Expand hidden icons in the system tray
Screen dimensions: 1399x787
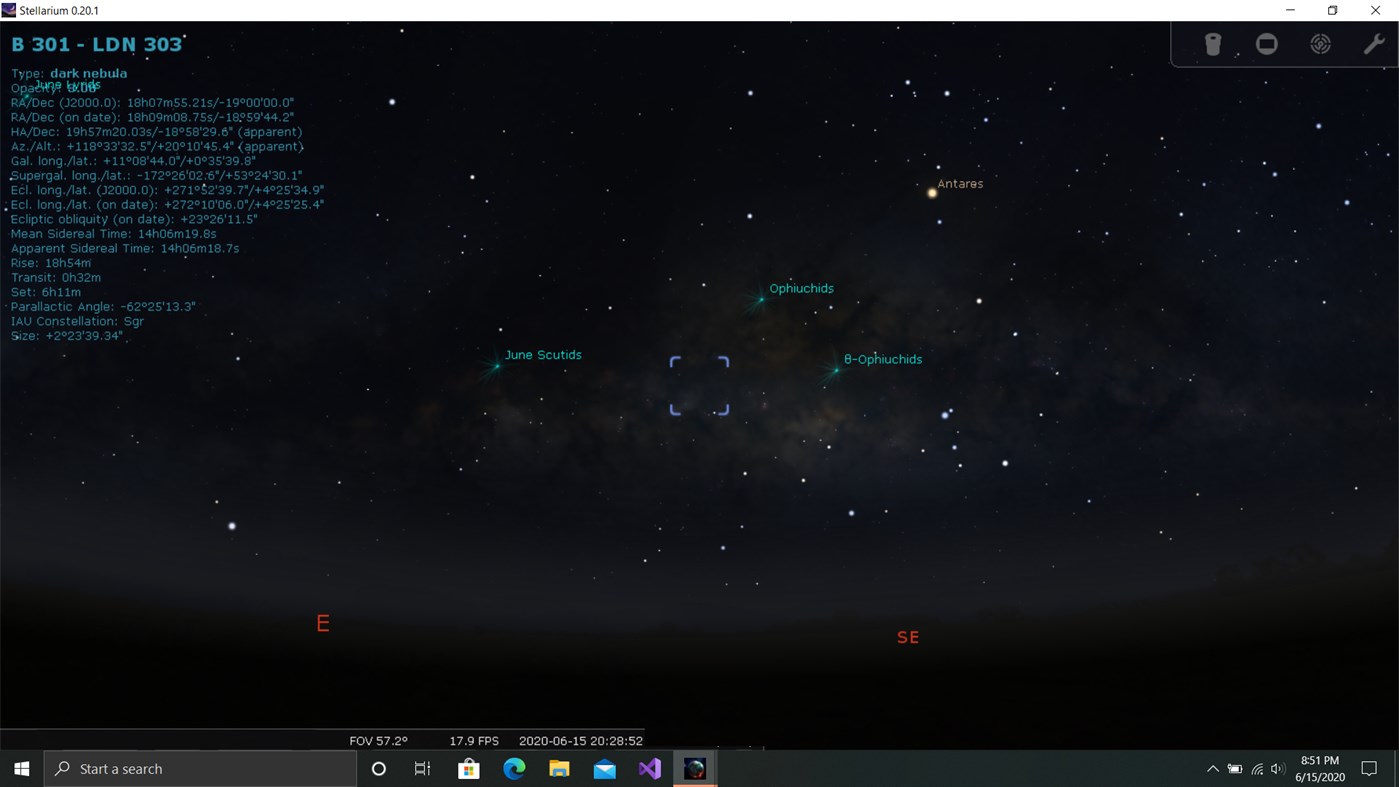1212,768
